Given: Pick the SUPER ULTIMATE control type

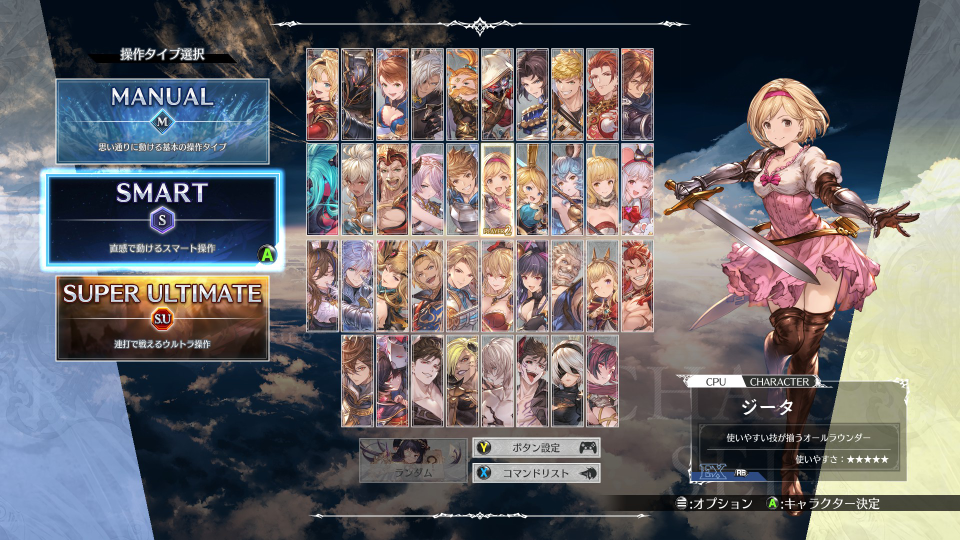Looking at the screenshot, I should 162,317.
